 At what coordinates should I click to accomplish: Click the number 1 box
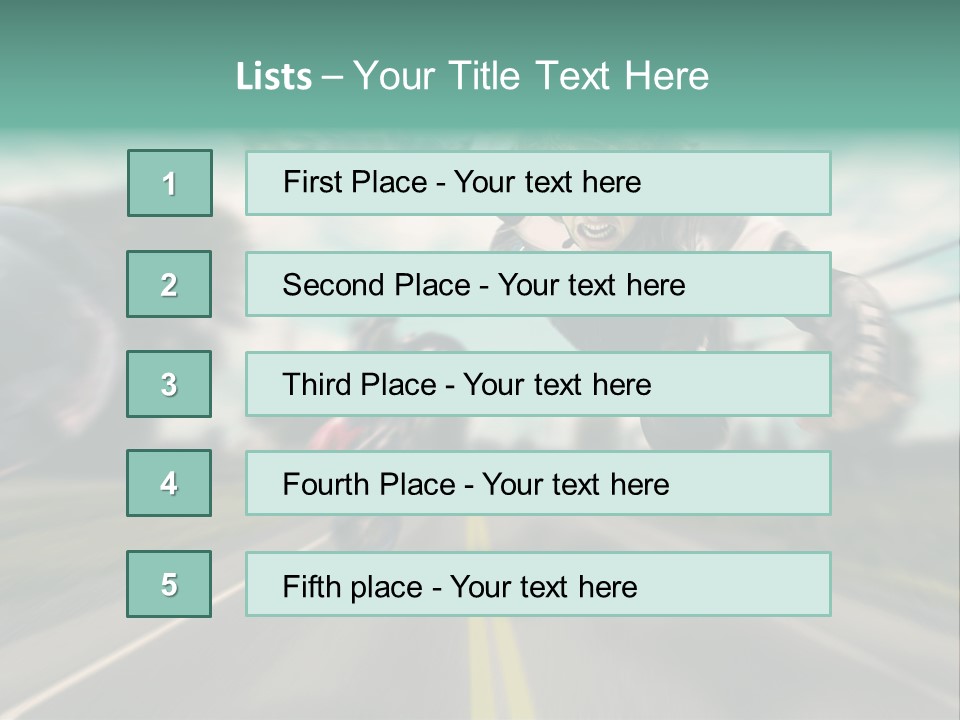[x=170, y=183]
